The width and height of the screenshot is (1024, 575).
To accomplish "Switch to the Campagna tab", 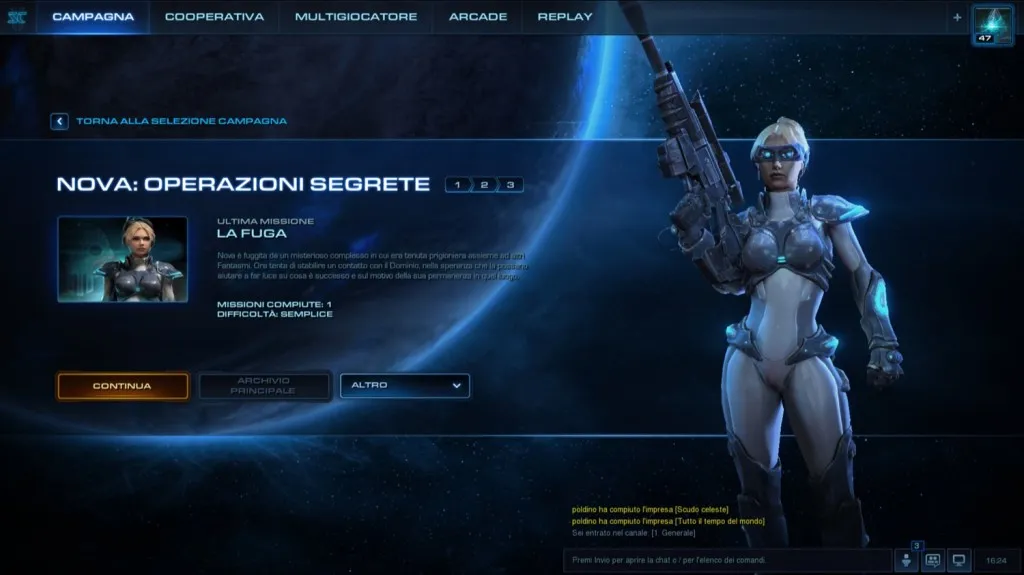I will pyautogui.click(x=93, y=17).
